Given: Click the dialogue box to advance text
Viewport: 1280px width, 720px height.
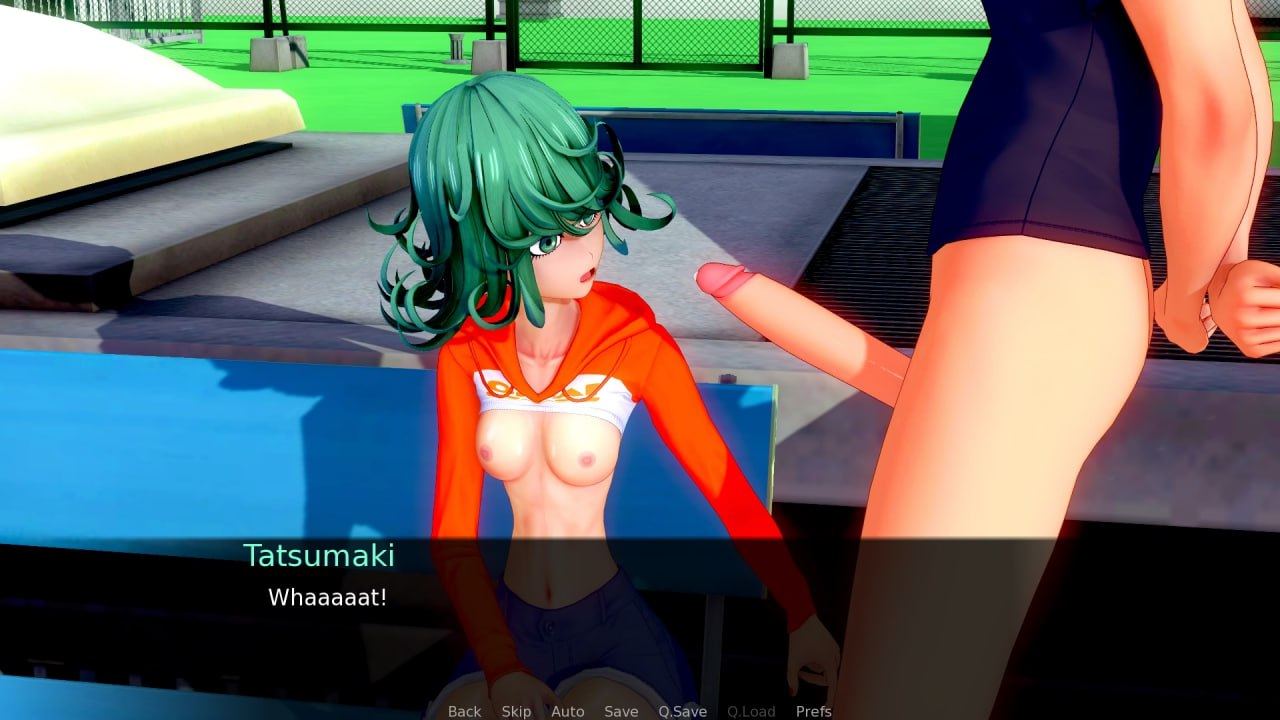Looking at the screenshot, I should pyautogui.click(x=640, y=620).
